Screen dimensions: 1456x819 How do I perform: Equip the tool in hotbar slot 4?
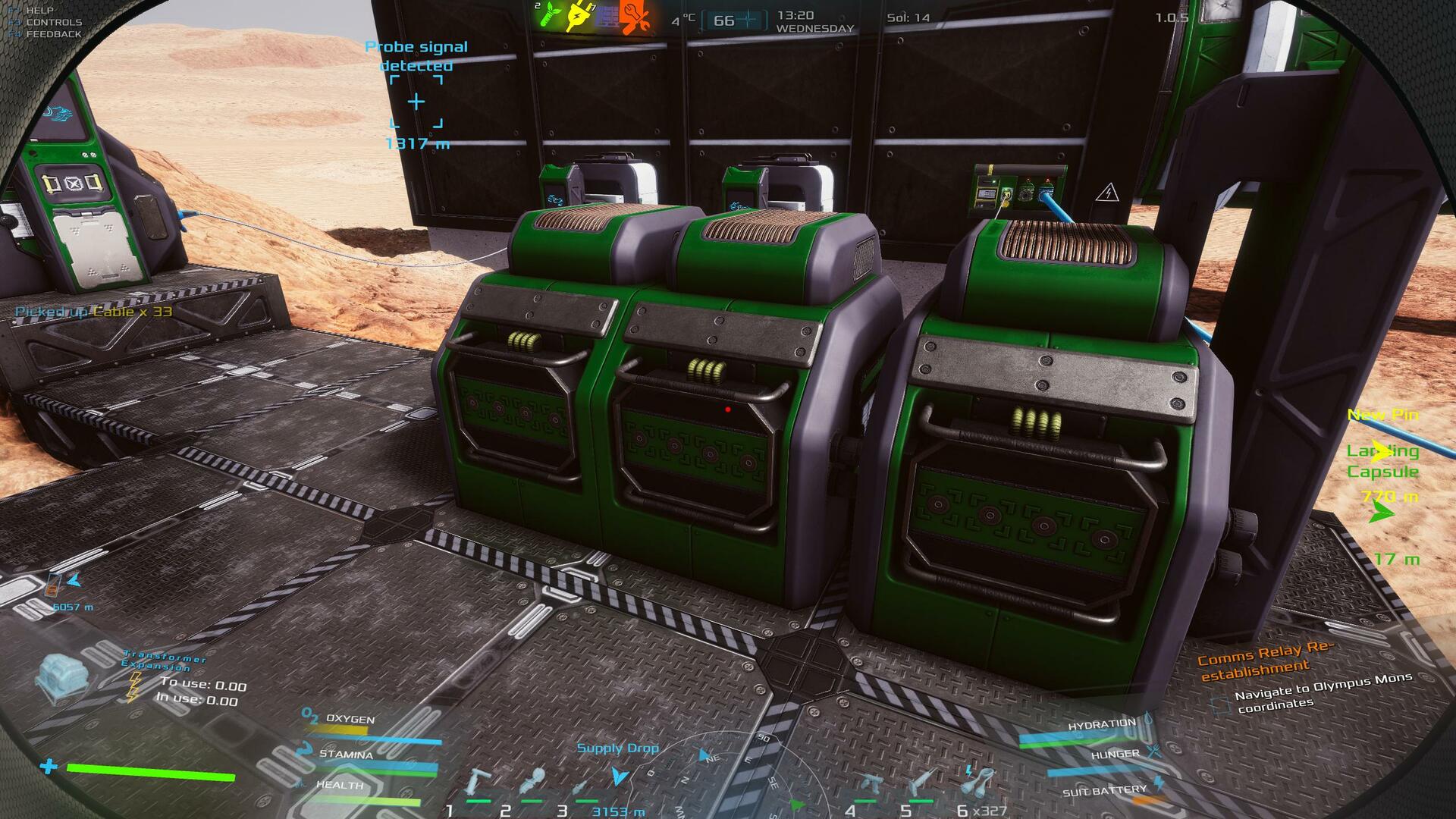tap(868, 786)
